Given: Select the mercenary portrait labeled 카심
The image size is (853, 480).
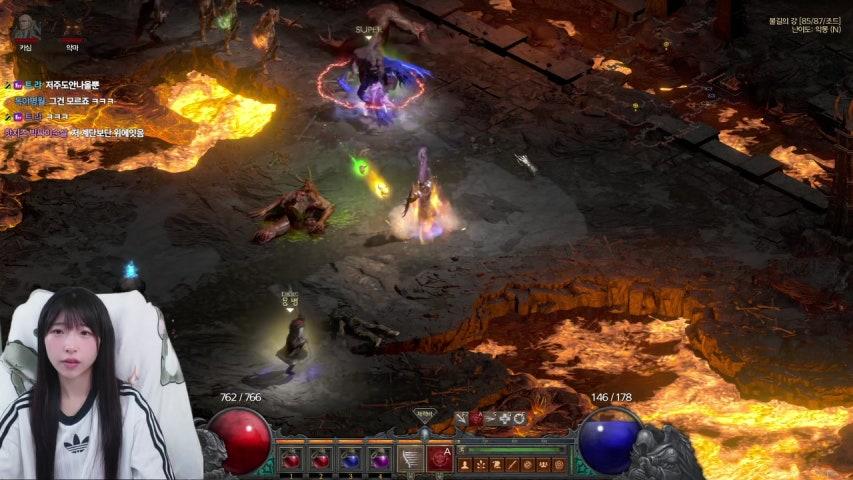Looking at the screenshot, I should pos(24,30).
